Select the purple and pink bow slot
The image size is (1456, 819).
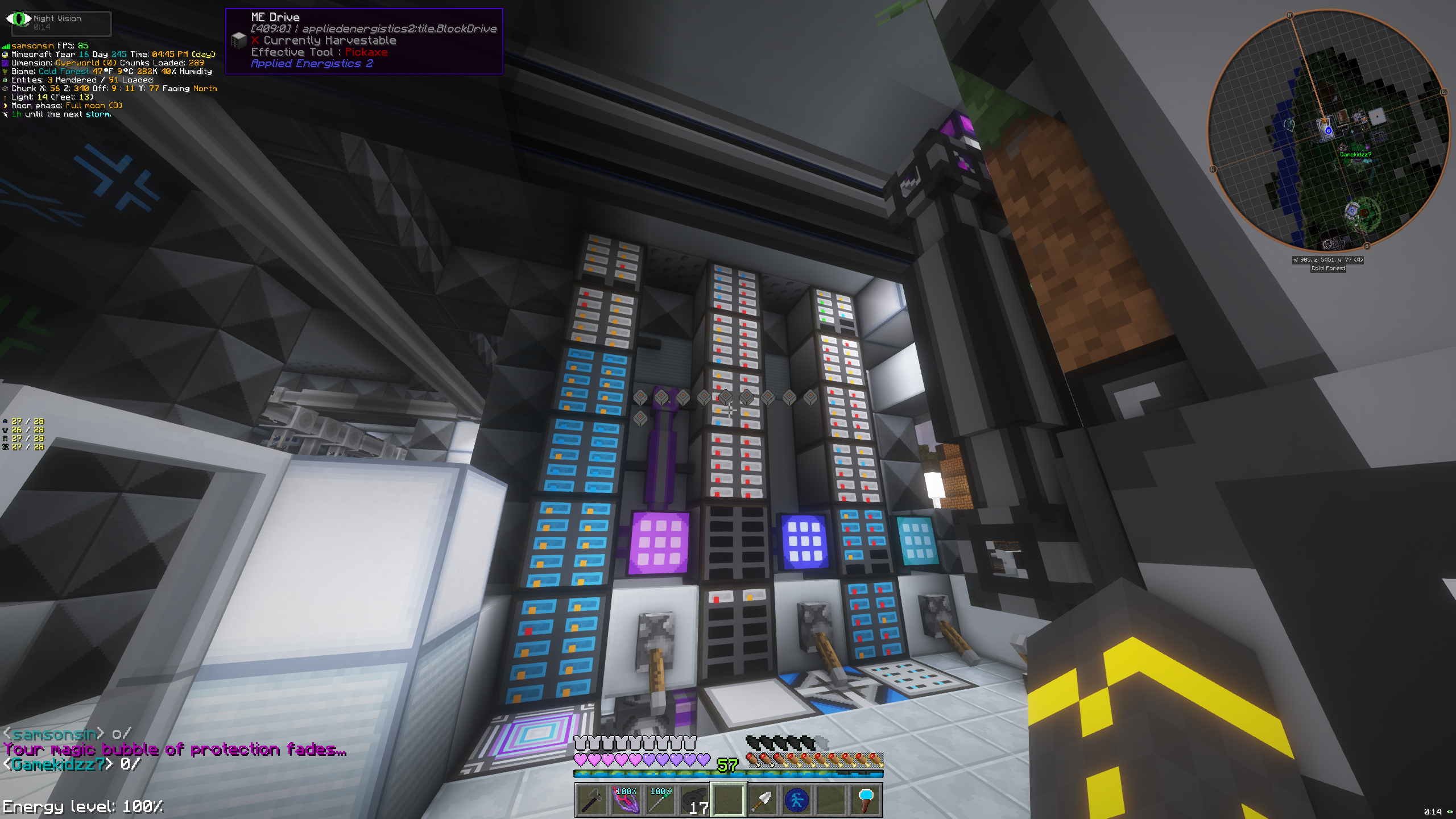(x=626, y=800)
